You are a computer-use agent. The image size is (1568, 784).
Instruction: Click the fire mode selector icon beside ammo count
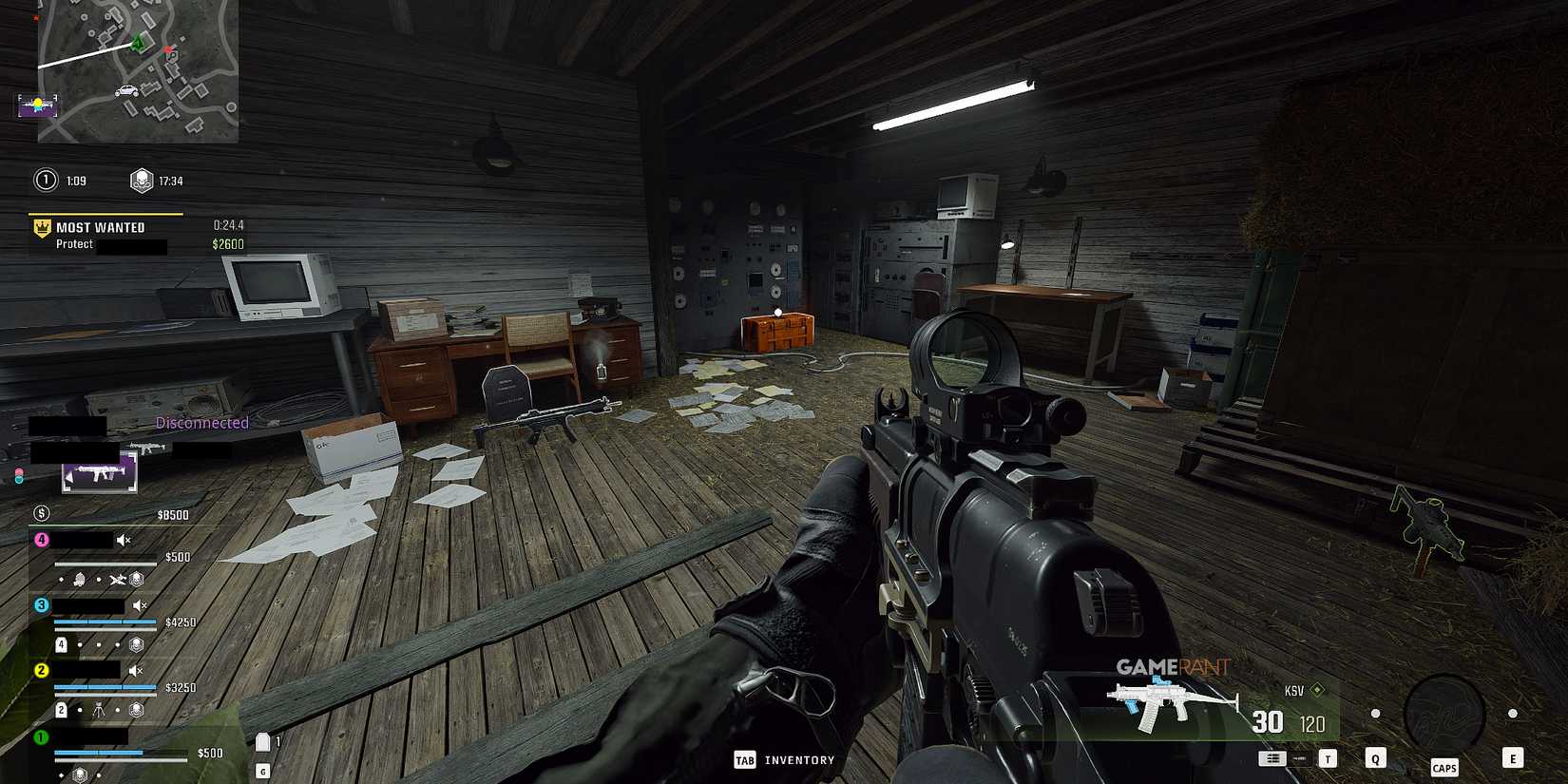pyautogui.click(x=1272, y=758)
